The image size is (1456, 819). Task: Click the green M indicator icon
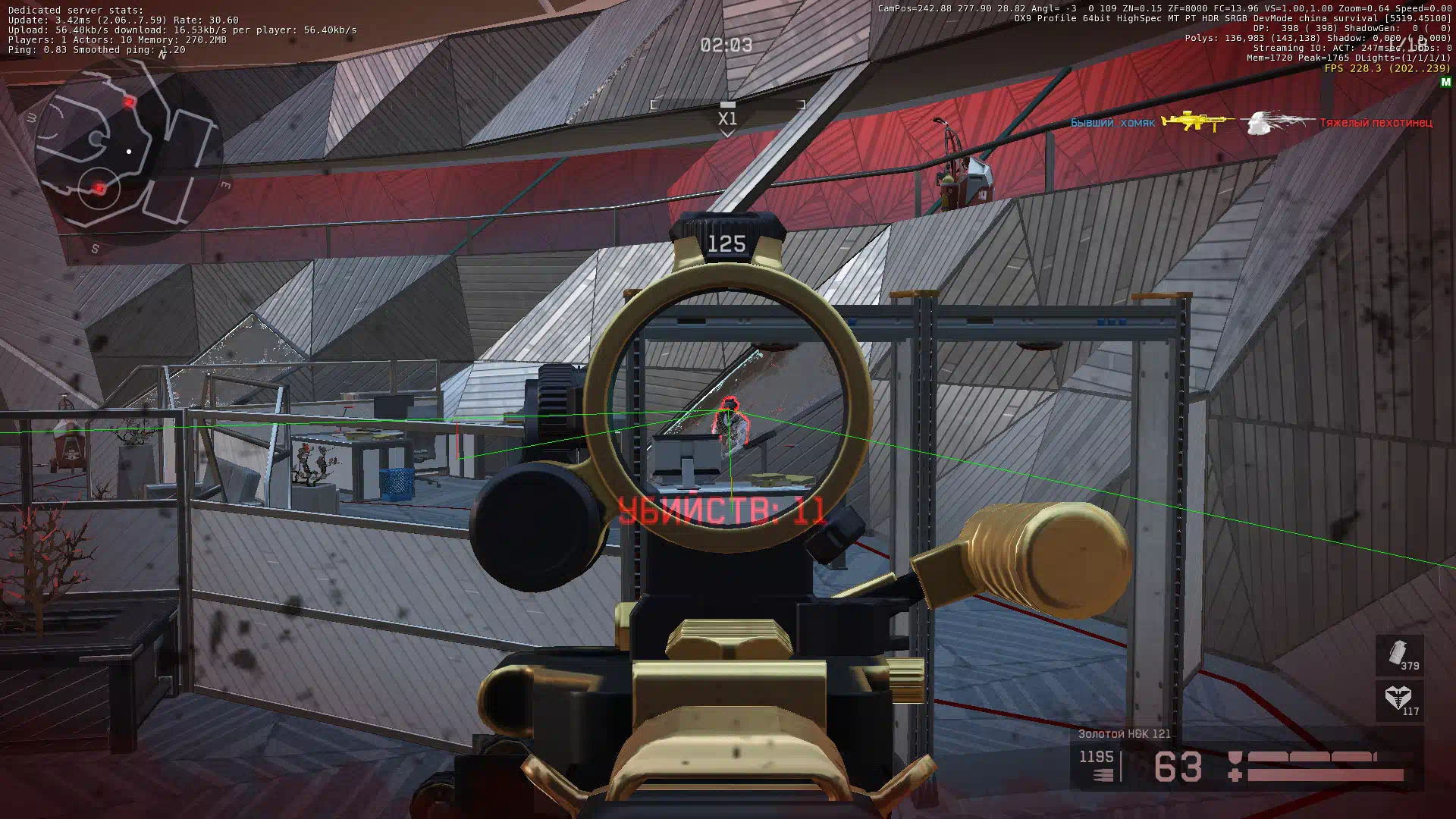pos(1445,82)
